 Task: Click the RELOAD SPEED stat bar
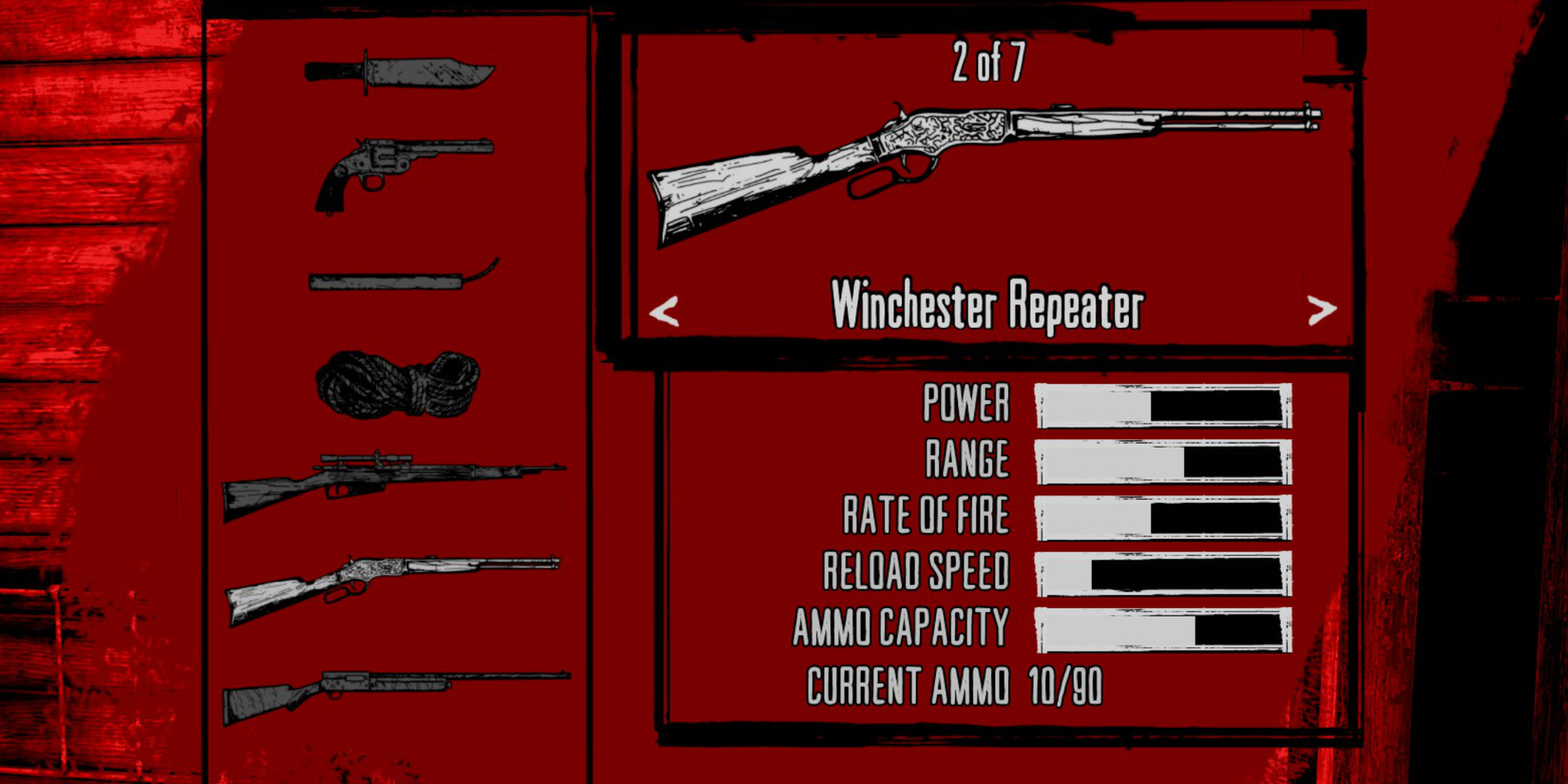(1161, 571)
